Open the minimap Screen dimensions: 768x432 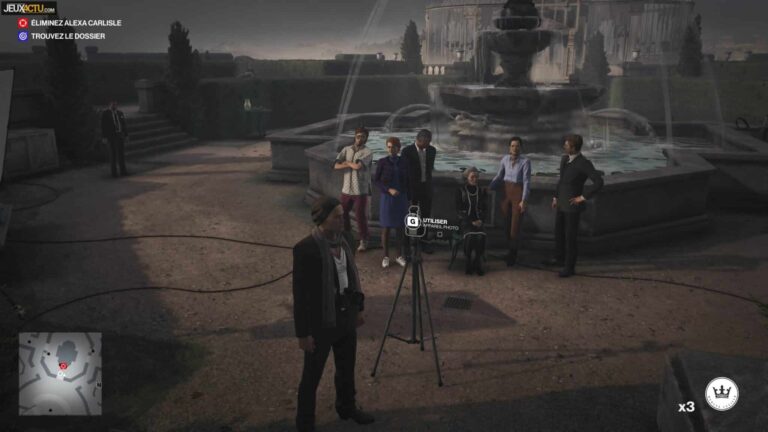click(x=60, y=372)
